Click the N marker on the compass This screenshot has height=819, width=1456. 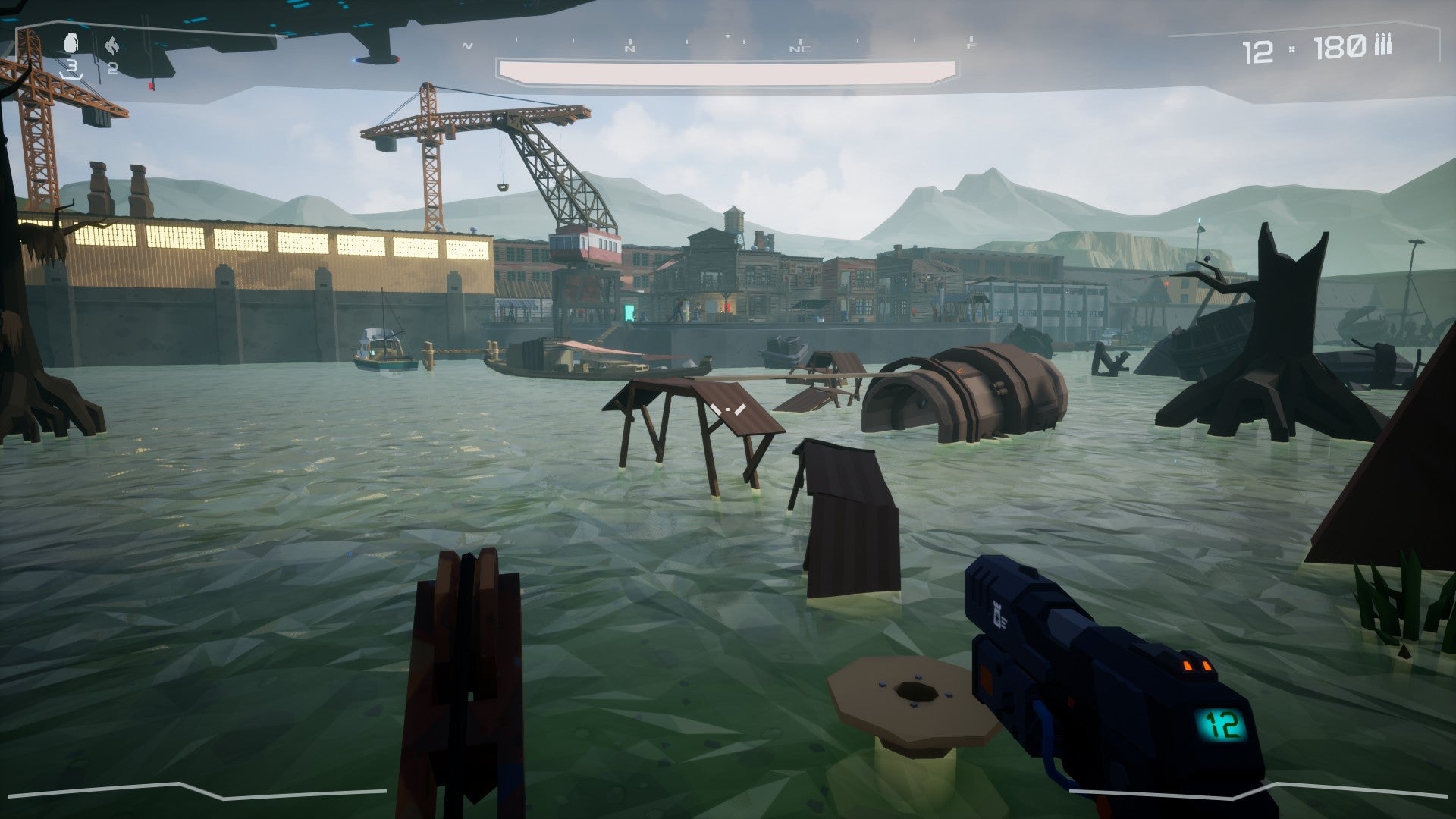click(632, 49)
